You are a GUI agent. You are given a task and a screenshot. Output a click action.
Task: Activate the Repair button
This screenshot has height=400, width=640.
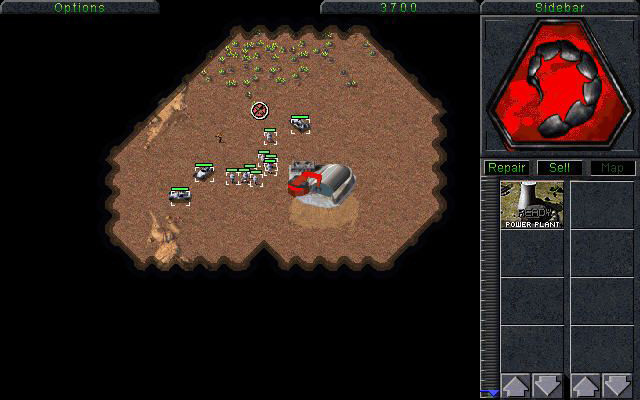pos(507,168)
